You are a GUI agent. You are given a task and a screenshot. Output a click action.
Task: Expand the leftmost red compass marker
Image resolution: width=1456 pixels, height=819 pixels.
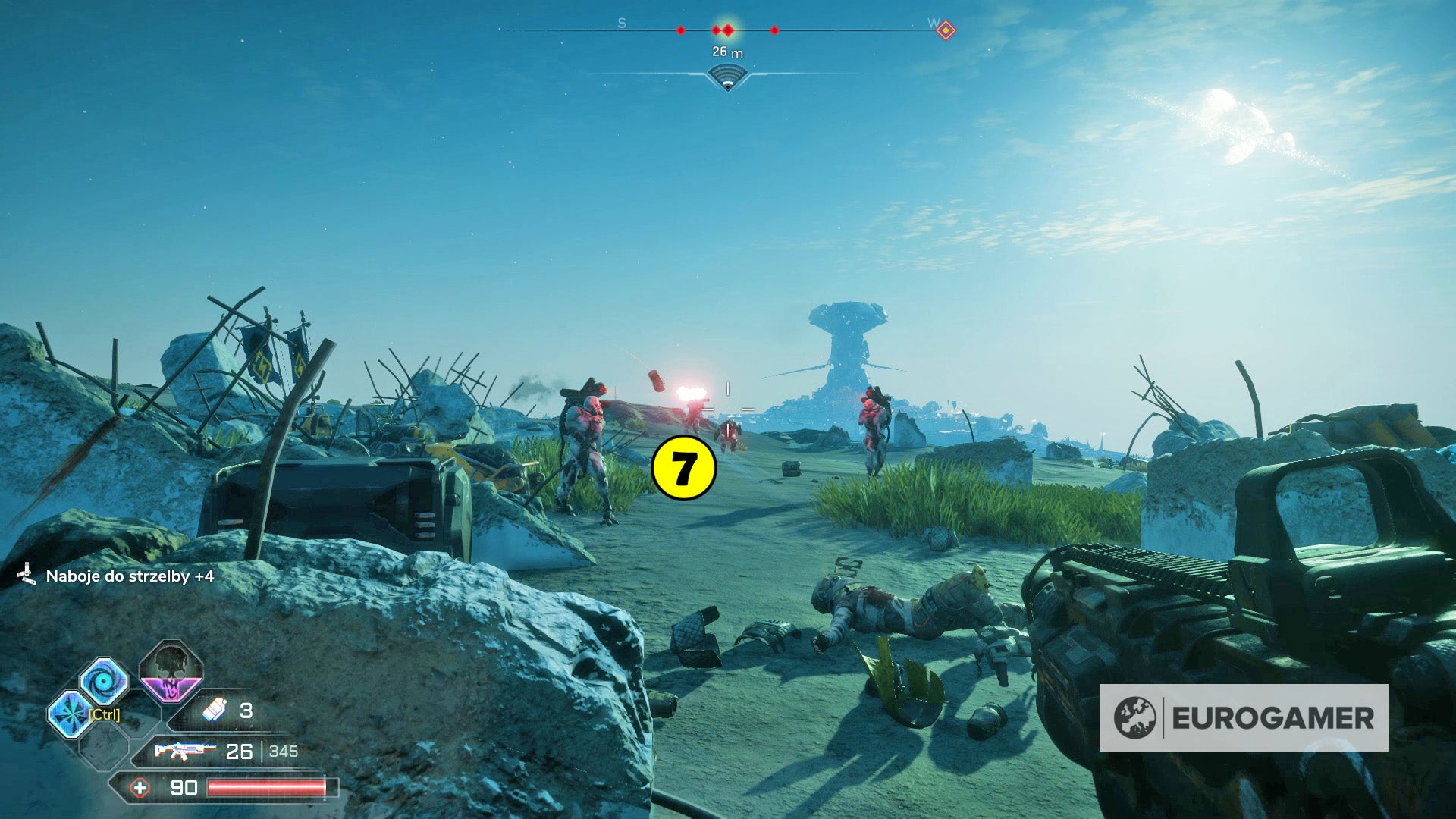681,30
